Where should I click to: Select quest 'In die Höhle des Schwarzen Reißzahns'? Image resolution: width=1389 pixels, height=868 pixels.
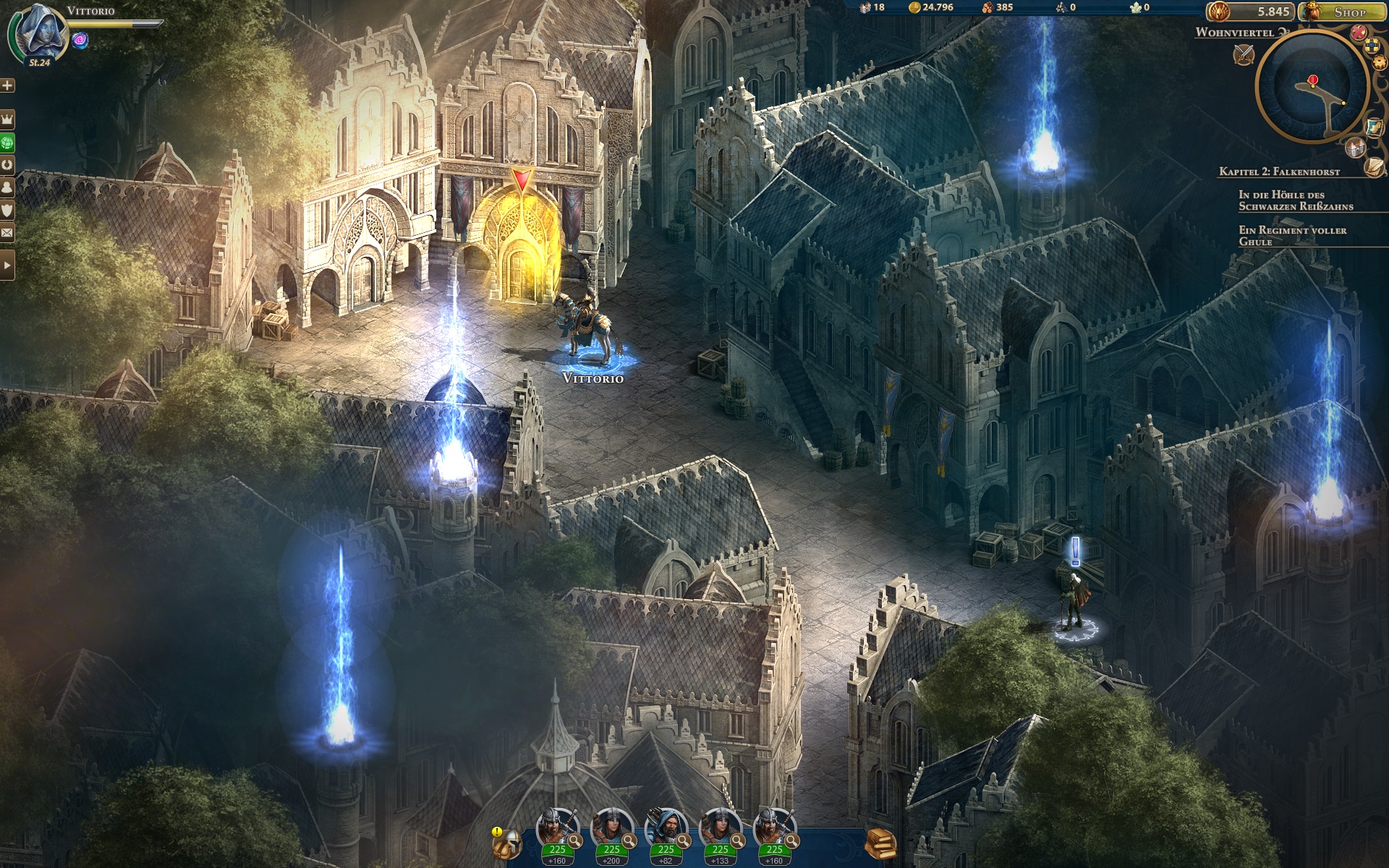1295,200
